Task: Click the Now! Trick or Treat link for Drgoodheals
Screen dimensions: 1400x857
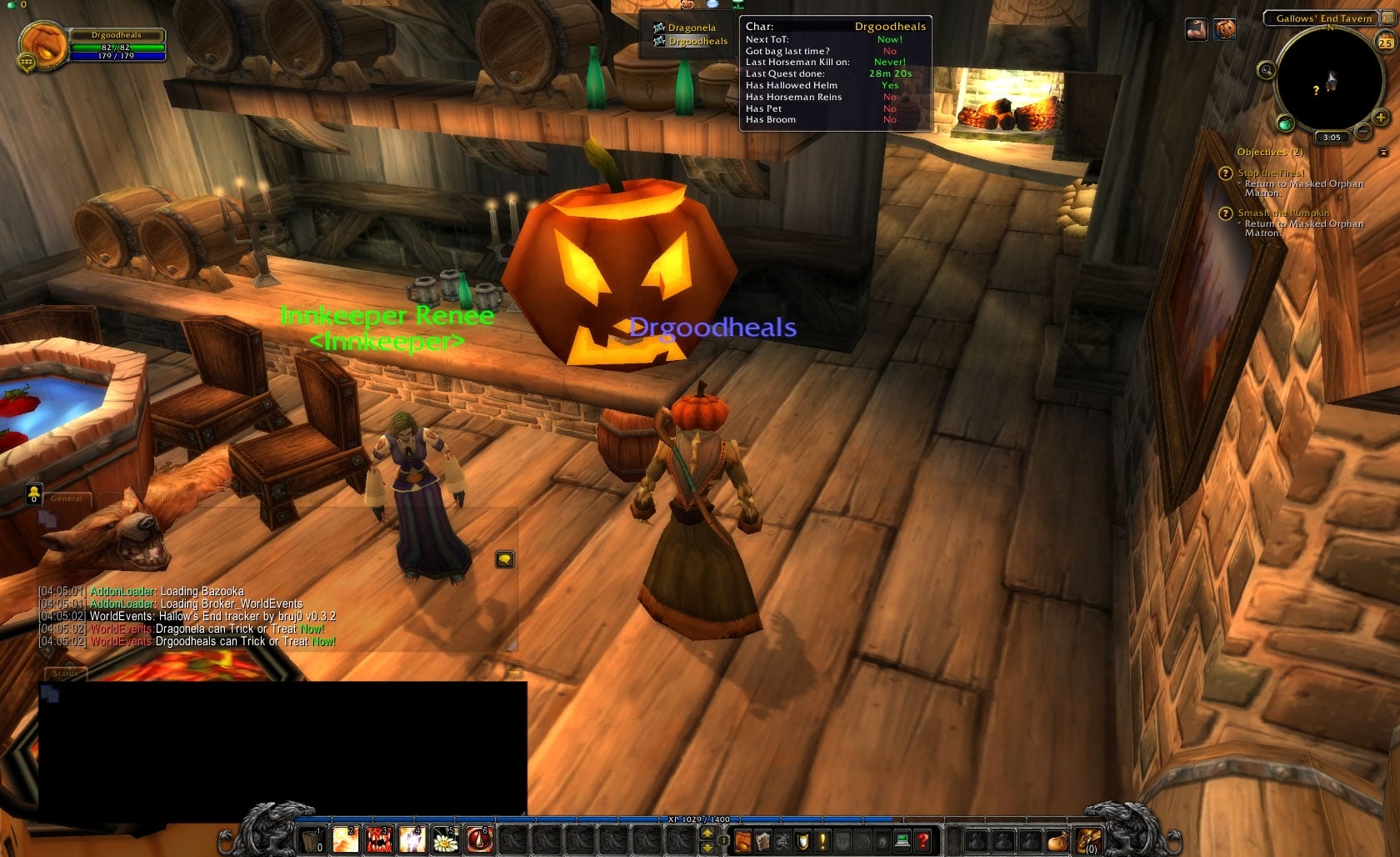Action: coord(323,642)
